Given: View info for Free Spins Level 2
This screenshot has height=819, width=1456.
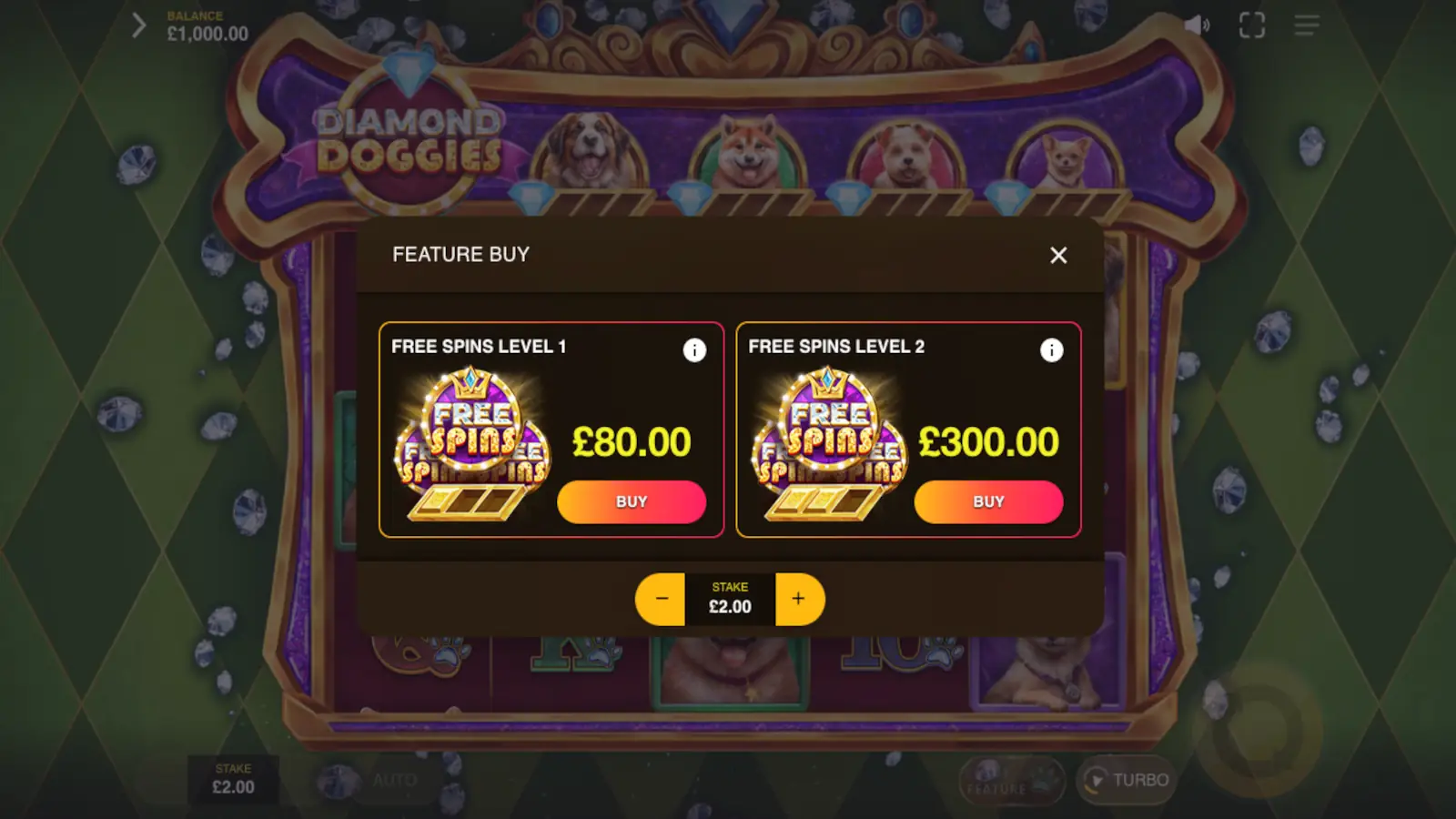Looking at the screenshot, I should point(1052,350).
